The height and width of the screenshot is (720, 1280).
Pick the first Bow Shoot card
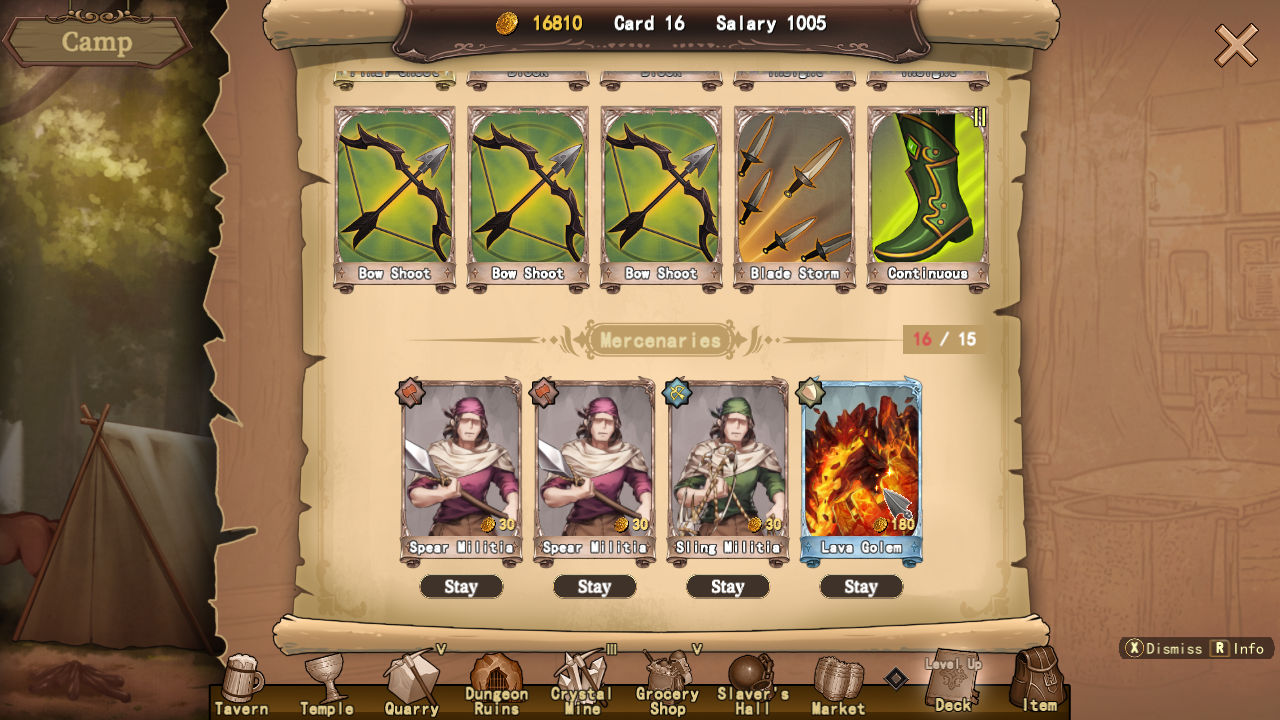point(395,190)
